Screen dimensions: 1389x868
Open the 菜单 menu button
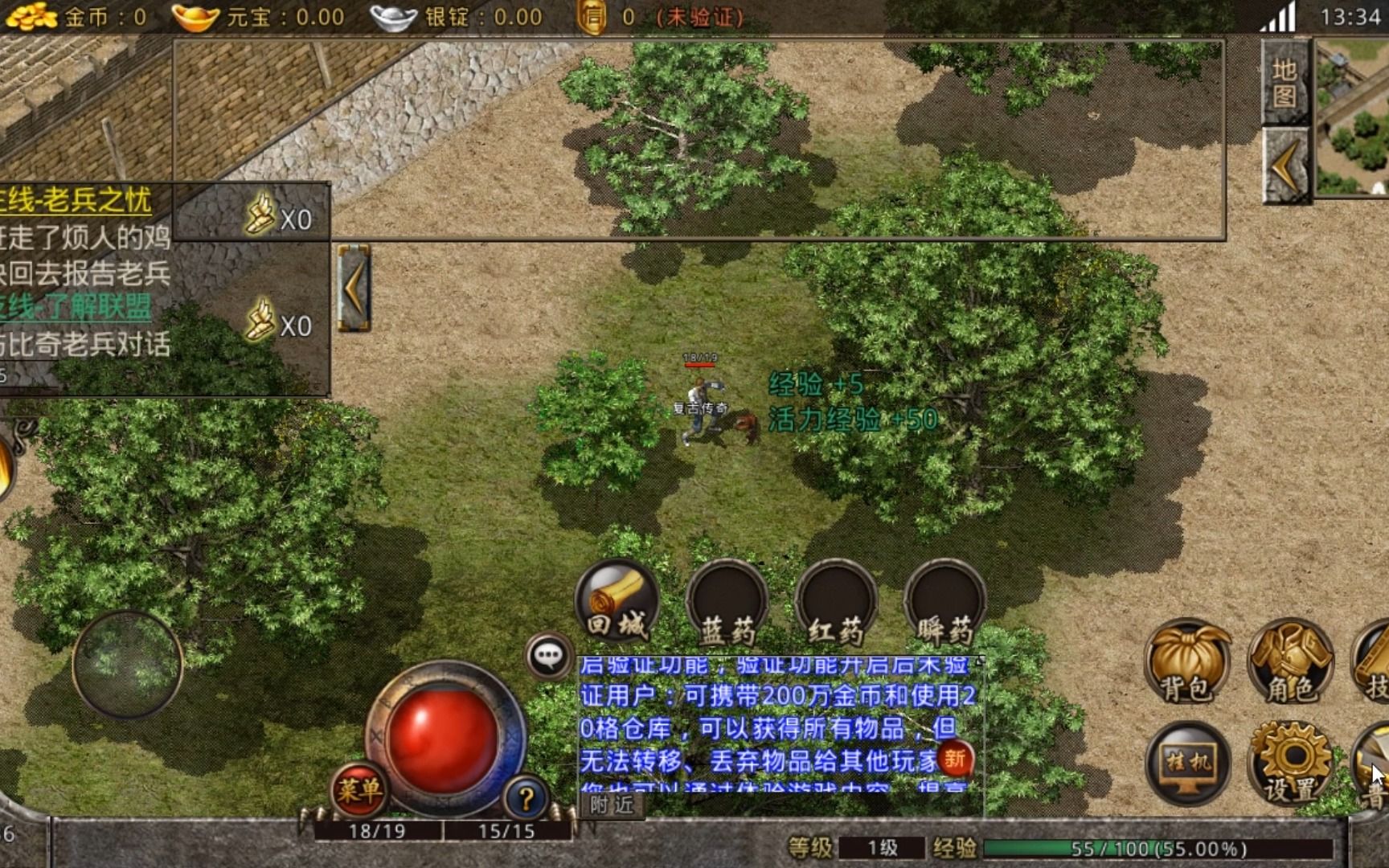[x=359, y=791]
